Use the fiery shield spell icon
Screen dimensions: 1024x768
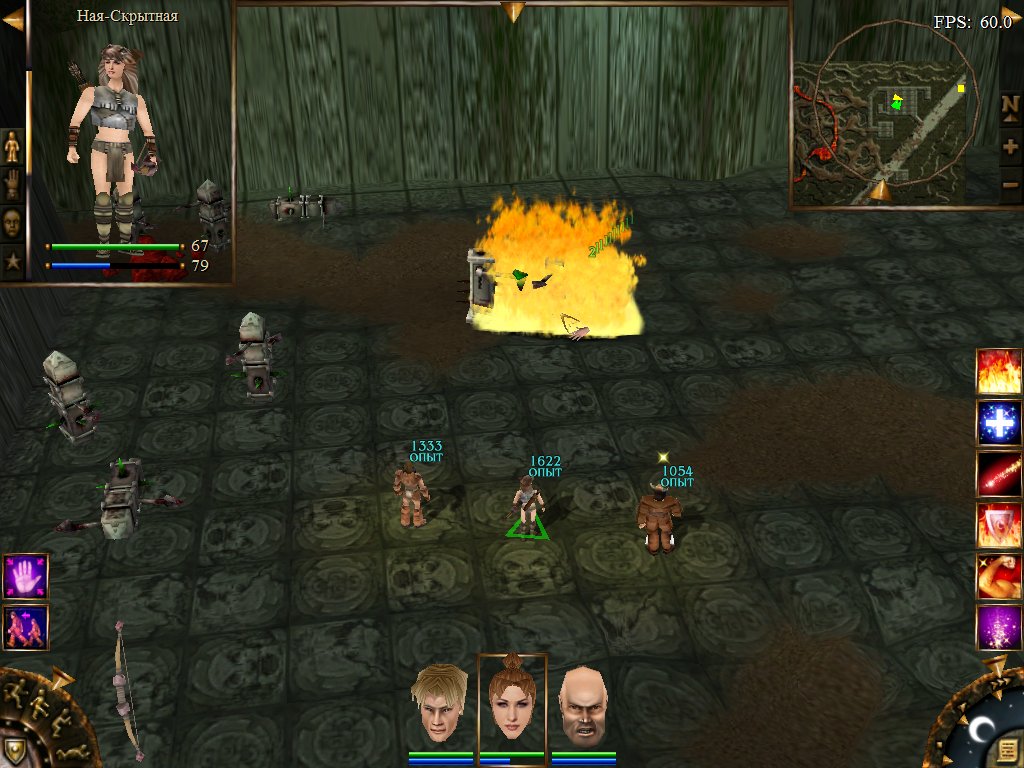point(999,525)
